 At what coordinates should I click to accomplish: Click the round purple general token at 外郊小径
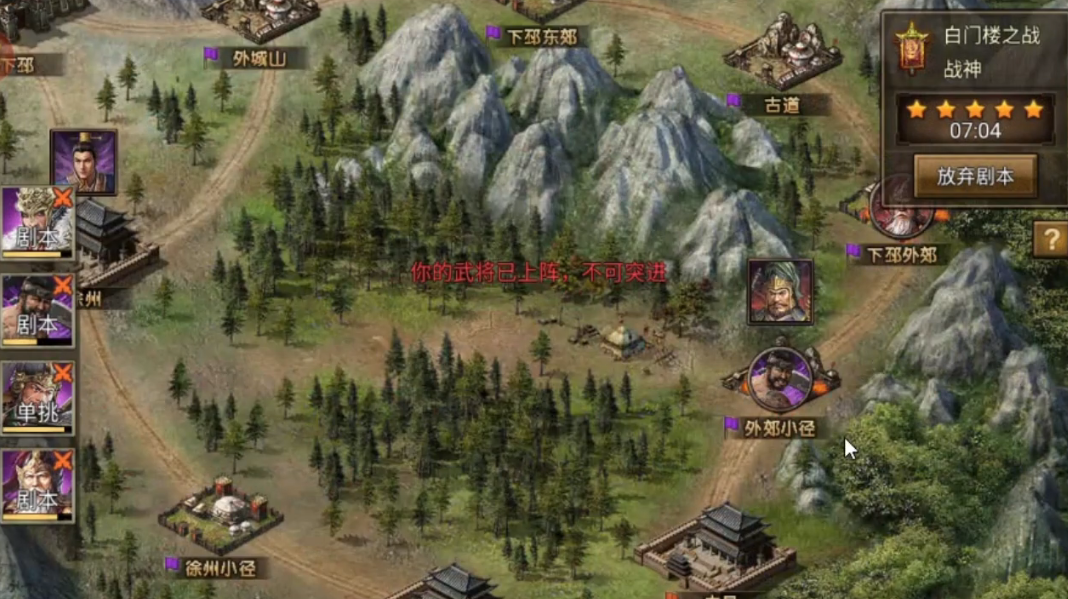(x=781, y=378)
